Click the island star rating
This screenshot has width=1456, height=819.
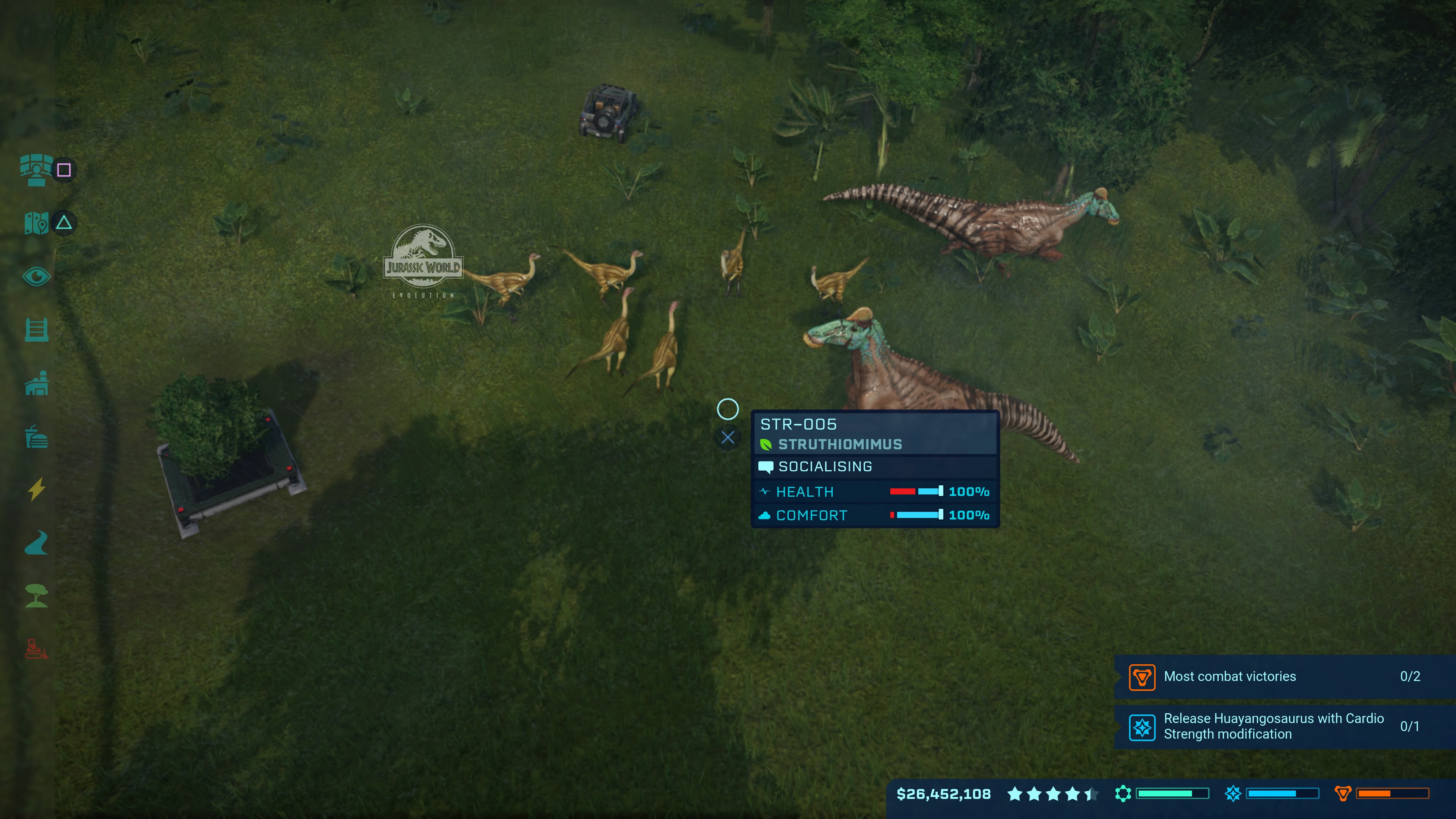pos(1053,794)
